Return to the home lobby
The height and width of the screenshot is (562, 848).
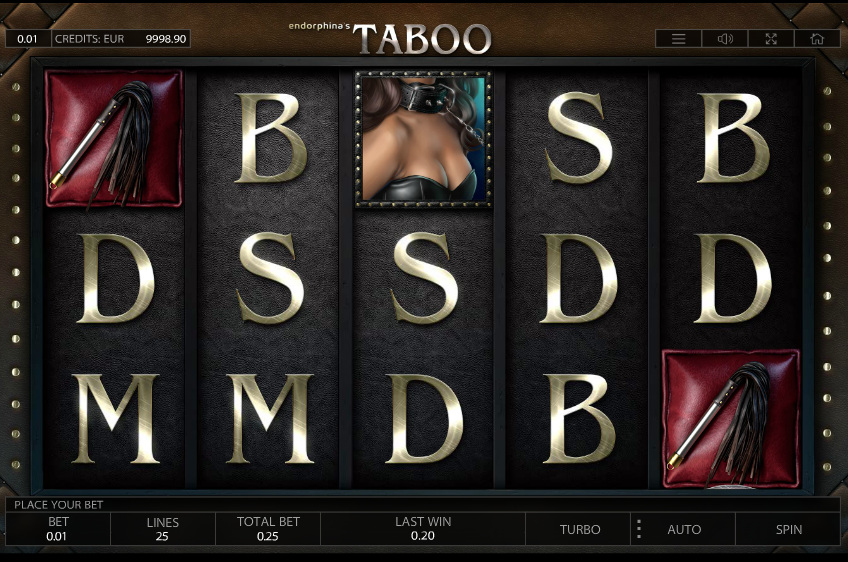pyautogui.click(x=817, y=39)
